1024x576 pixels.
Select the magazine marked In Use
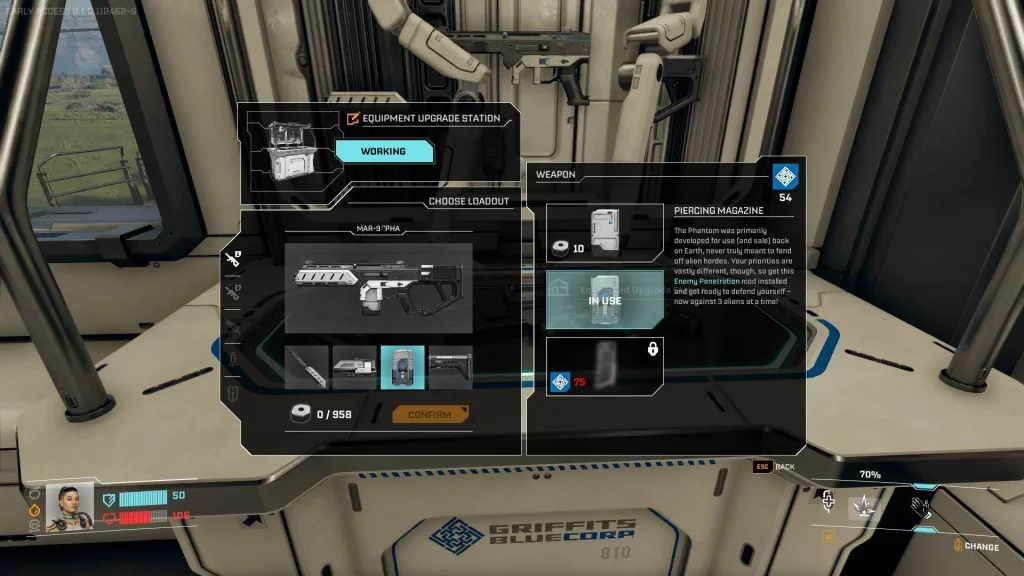coord(604,299)
